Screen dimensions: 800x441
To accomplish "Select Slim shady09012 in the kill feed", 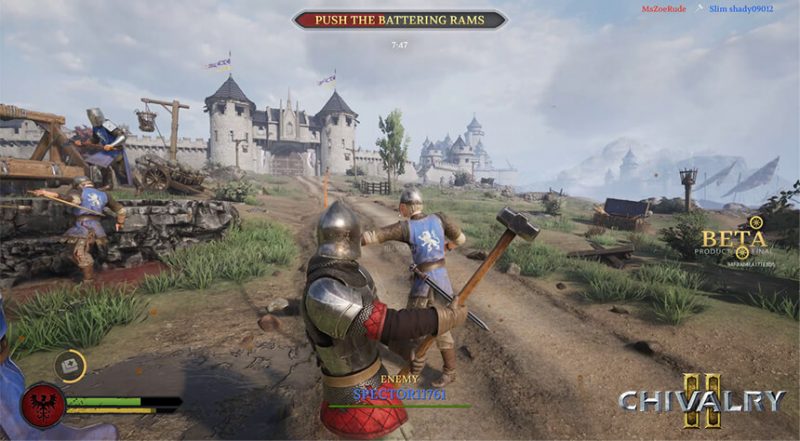I will (741, 9).
